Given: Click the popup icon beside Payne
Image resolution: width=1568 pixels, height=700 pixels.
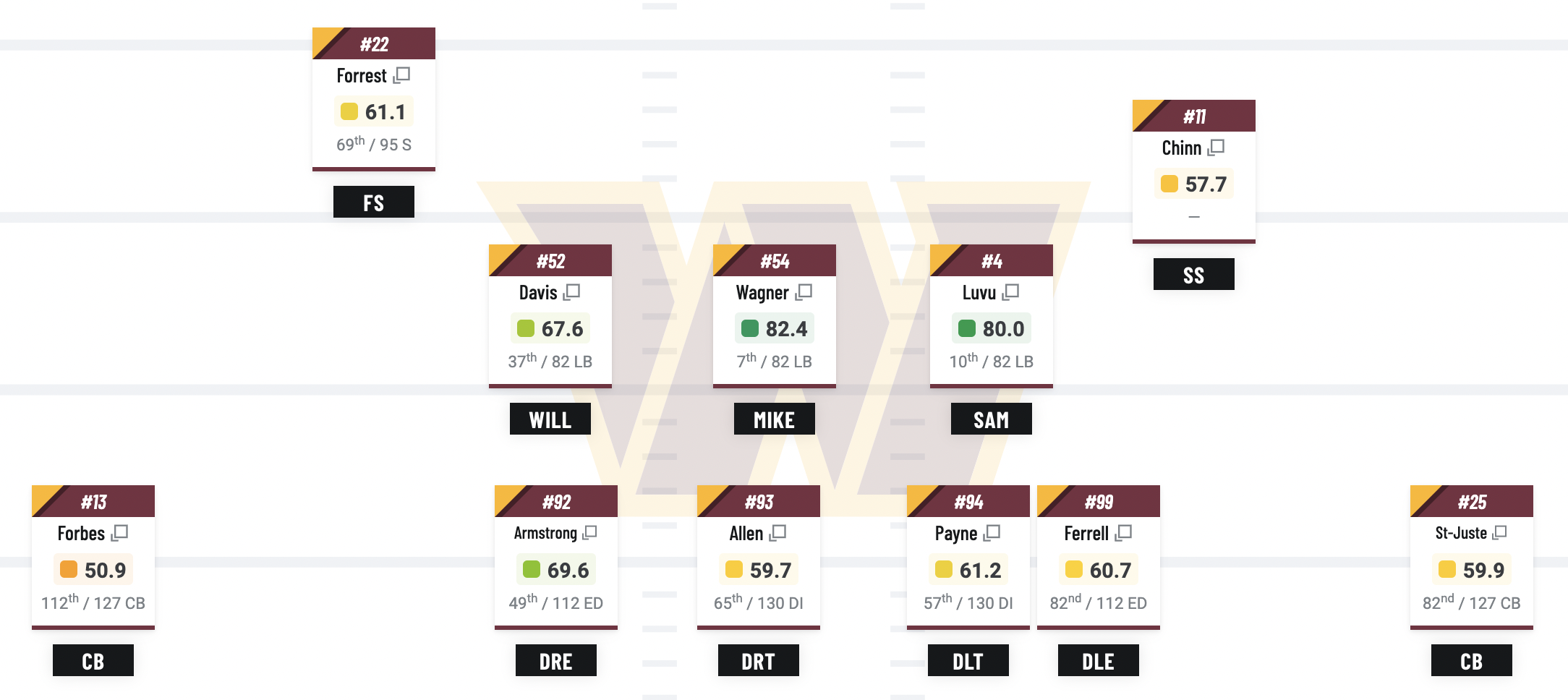Looking at the screenshot, I should [x=992, y=533].
